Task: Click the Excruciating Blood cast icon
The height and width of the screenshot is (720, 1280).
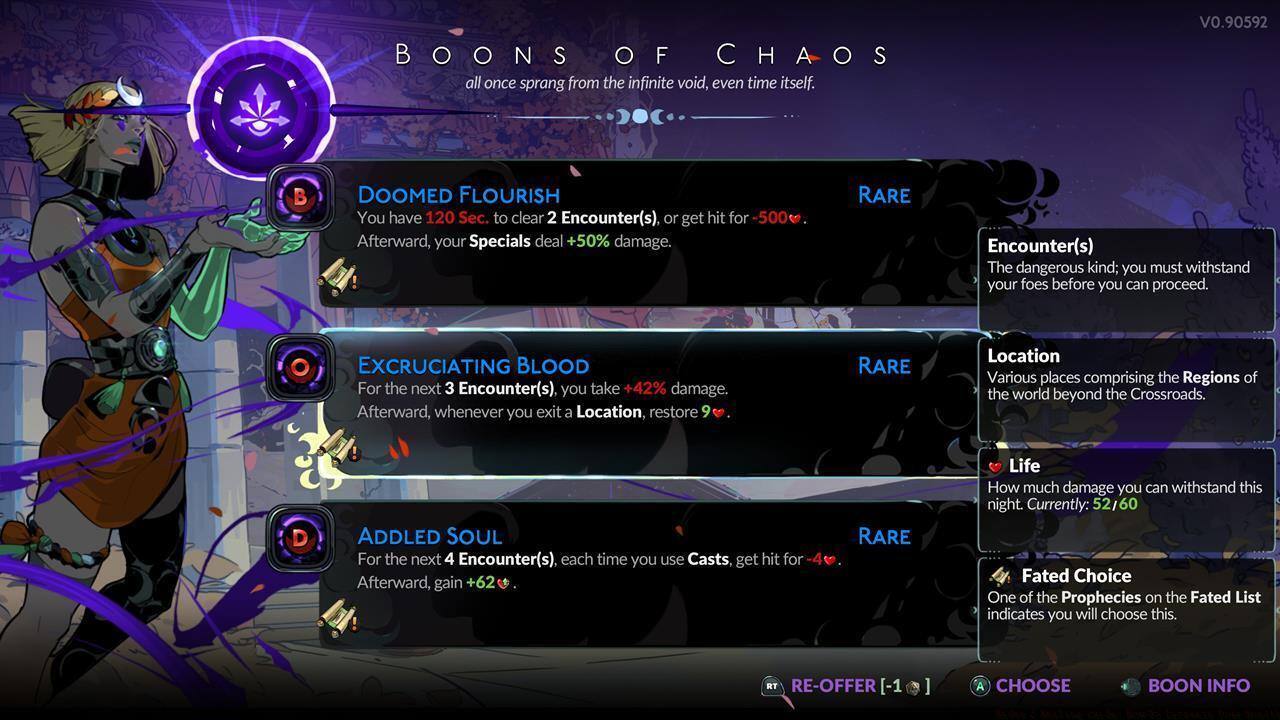Action: pos(301,367)
